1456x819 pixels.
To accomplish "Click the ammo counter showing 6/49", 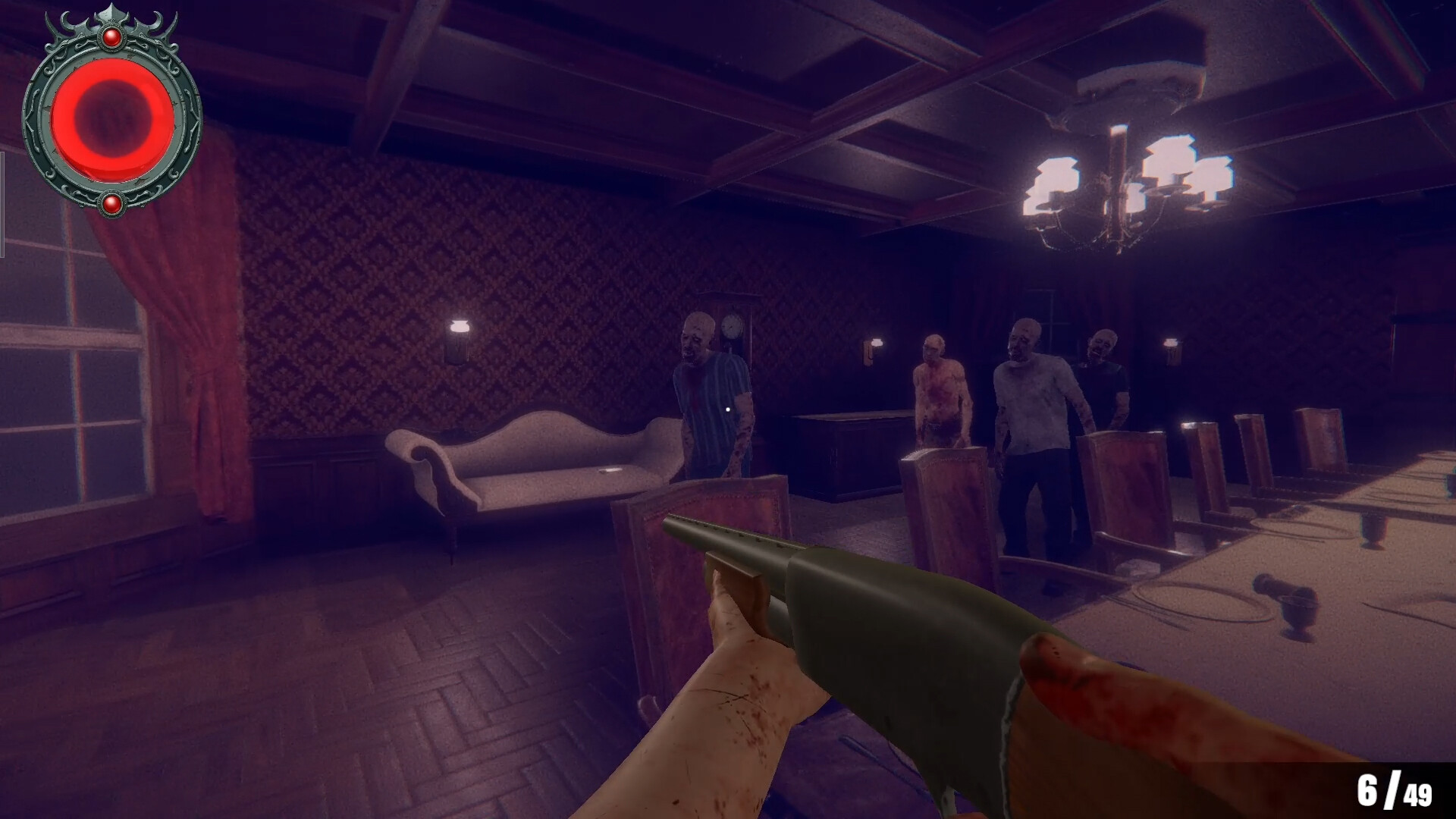I will 1393,789.
